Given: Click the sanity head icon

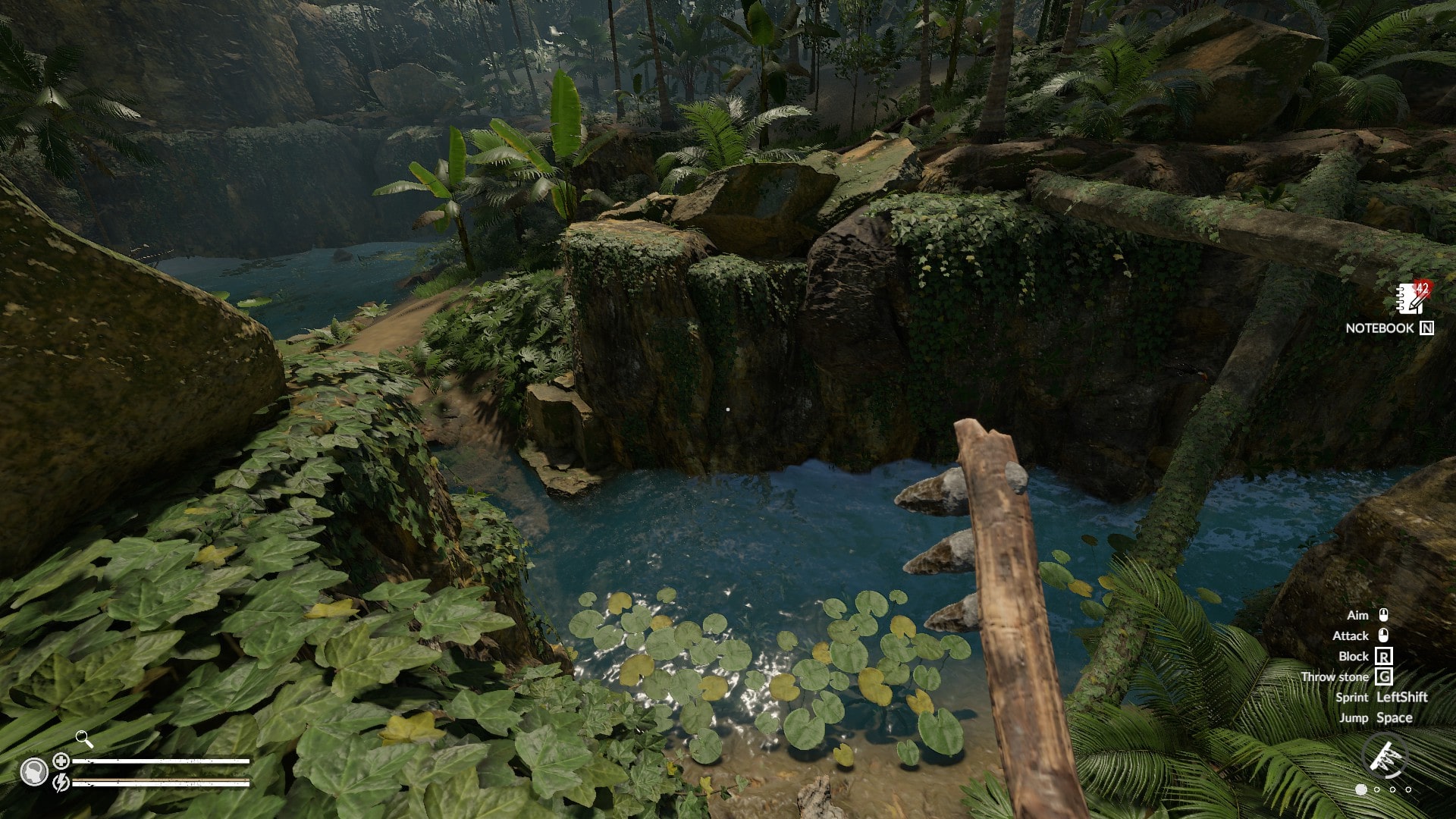Looking at the screenshot, I should pos(33,772).
